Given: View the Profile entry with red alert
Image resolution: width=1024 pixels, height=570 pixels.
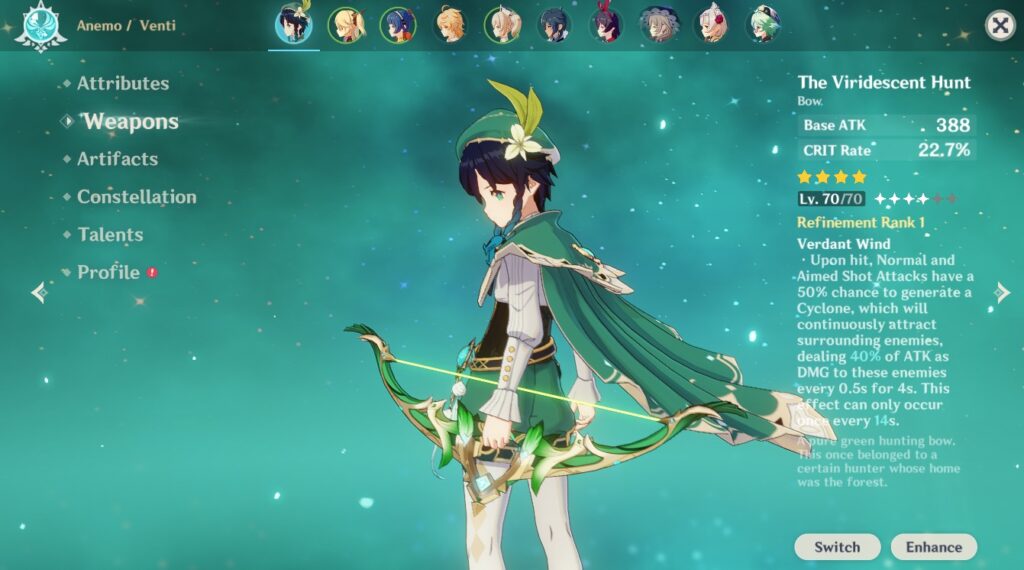Looking at the screenshot, I should click(x=108, y=272).
